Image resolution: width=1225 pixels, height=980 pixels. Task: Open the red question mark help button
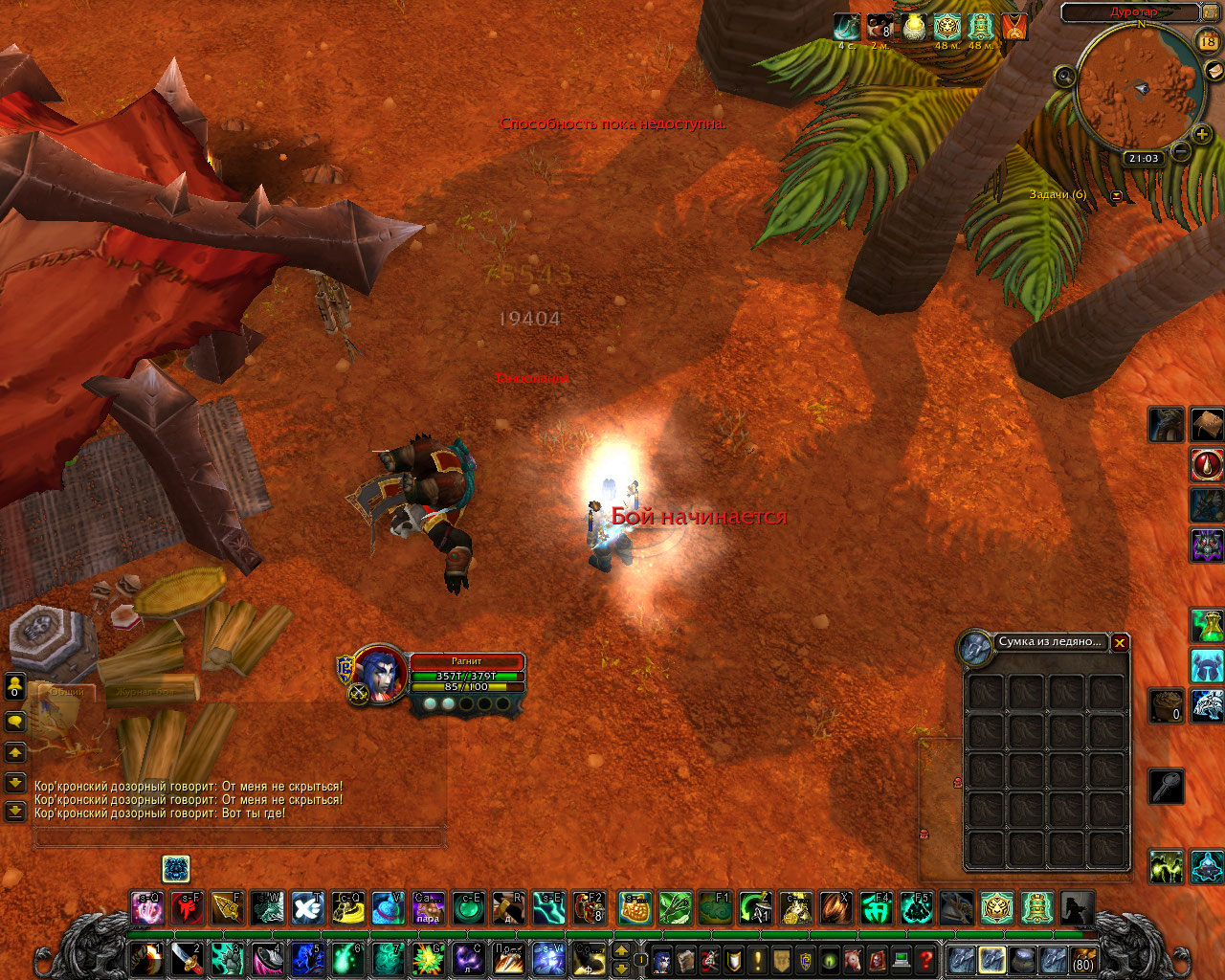[x=925, y=959]
